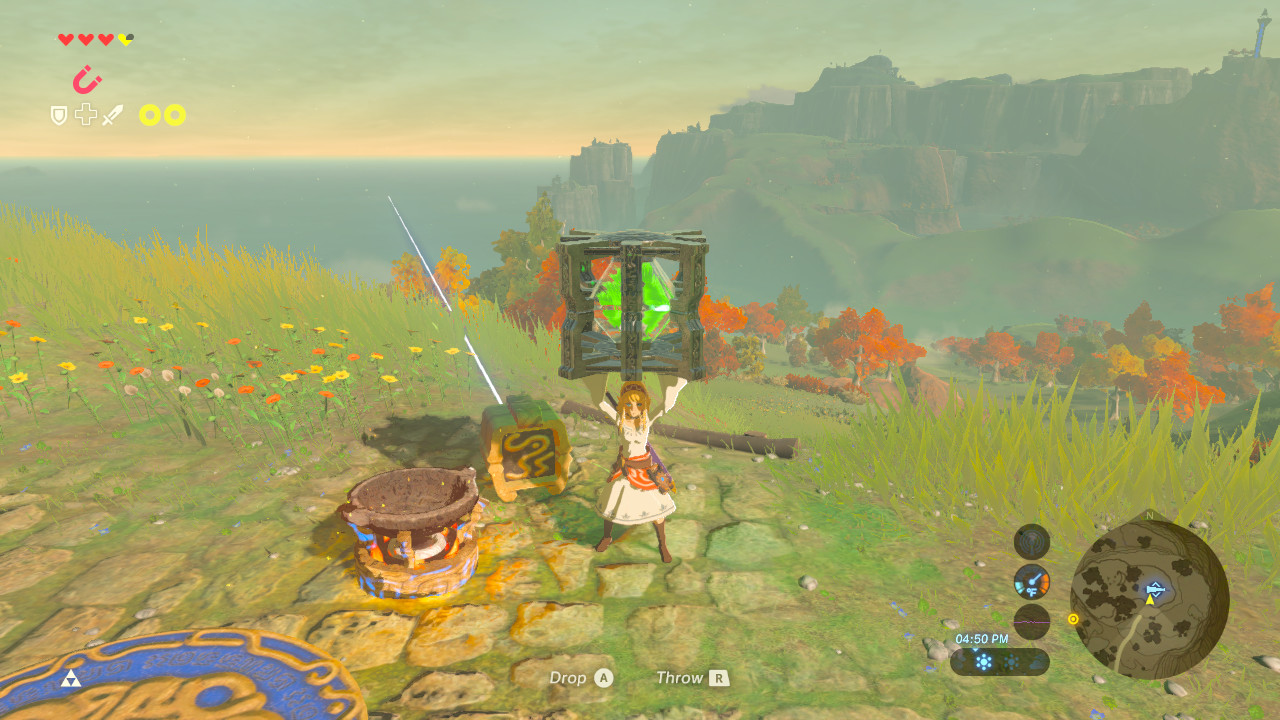Select the Magnesis rune icon
The image size is (1280, 720).
pos(87,79)
